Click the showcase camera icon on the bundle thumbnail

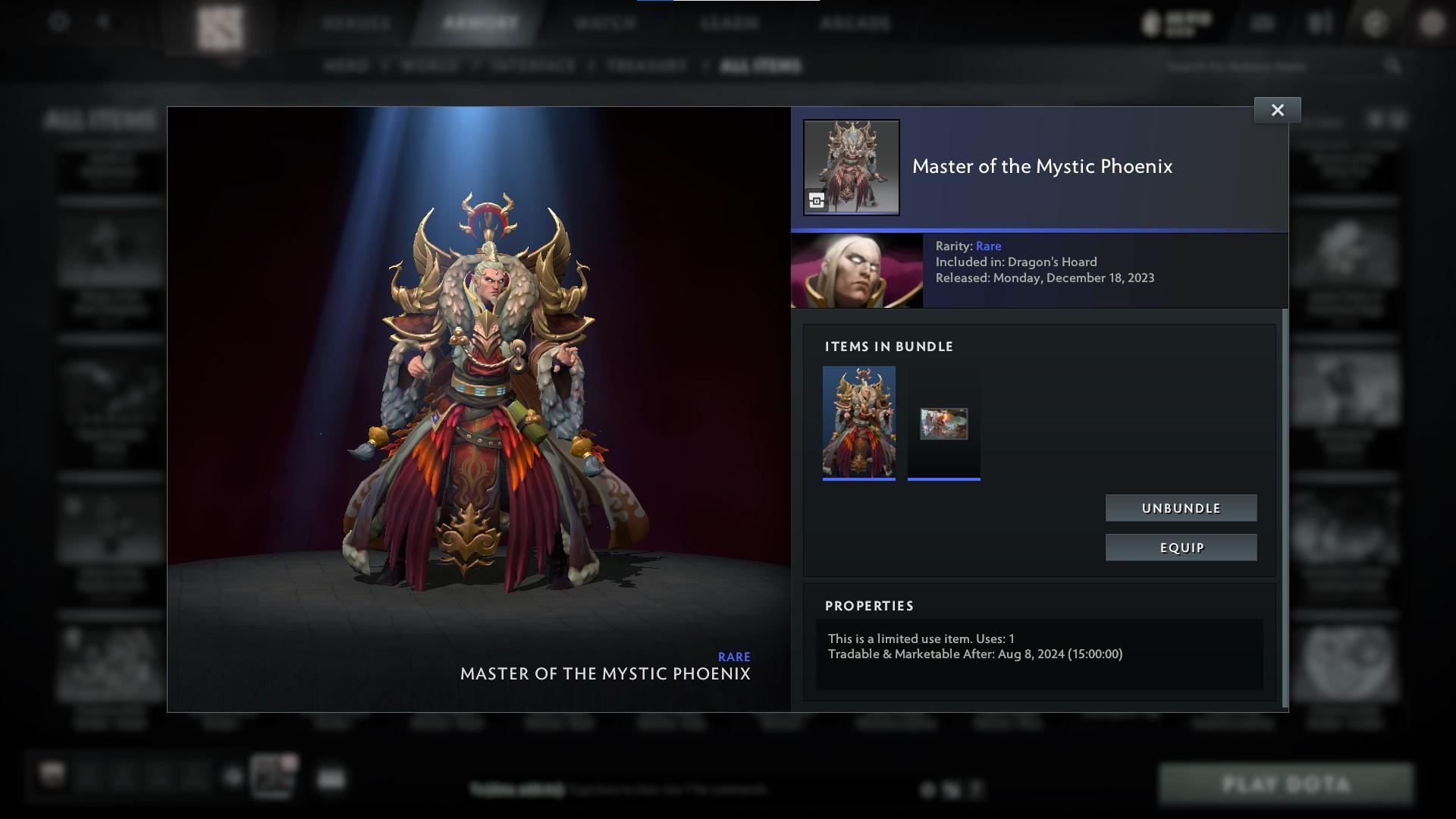click(814, 200)
